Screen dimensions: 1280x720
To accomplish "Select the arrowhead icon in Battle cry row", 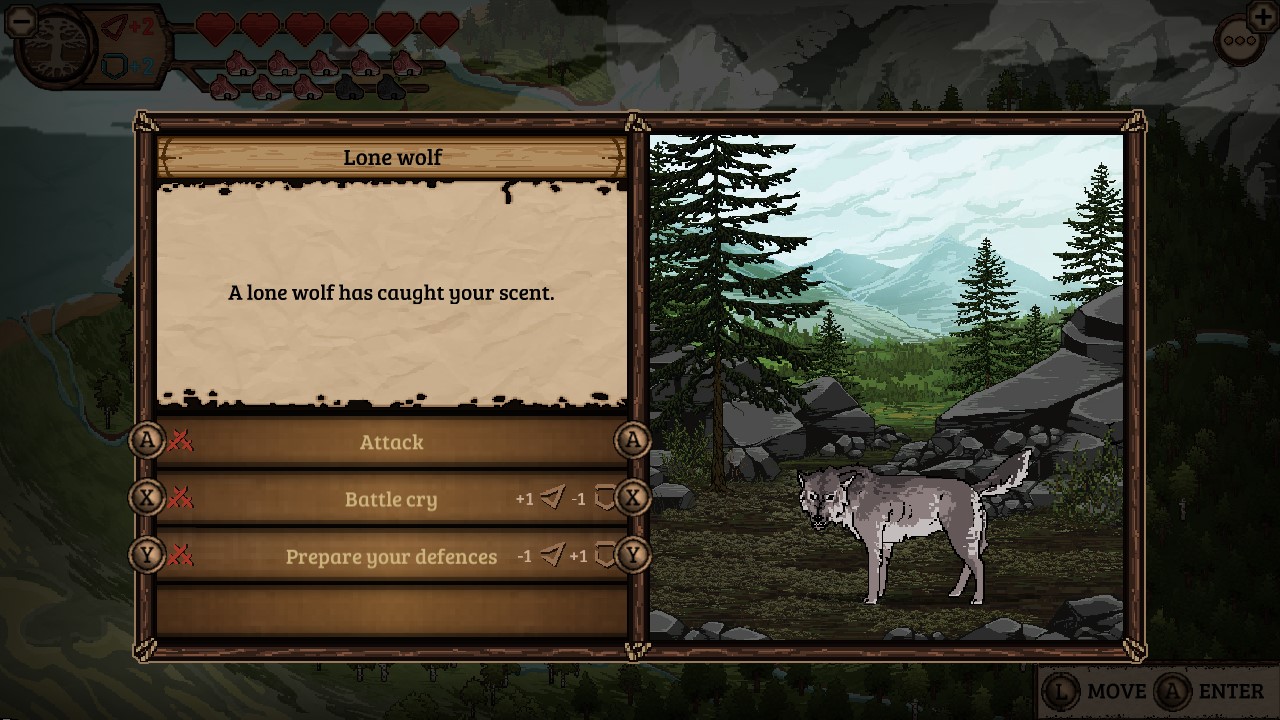I will pos(551,499).
